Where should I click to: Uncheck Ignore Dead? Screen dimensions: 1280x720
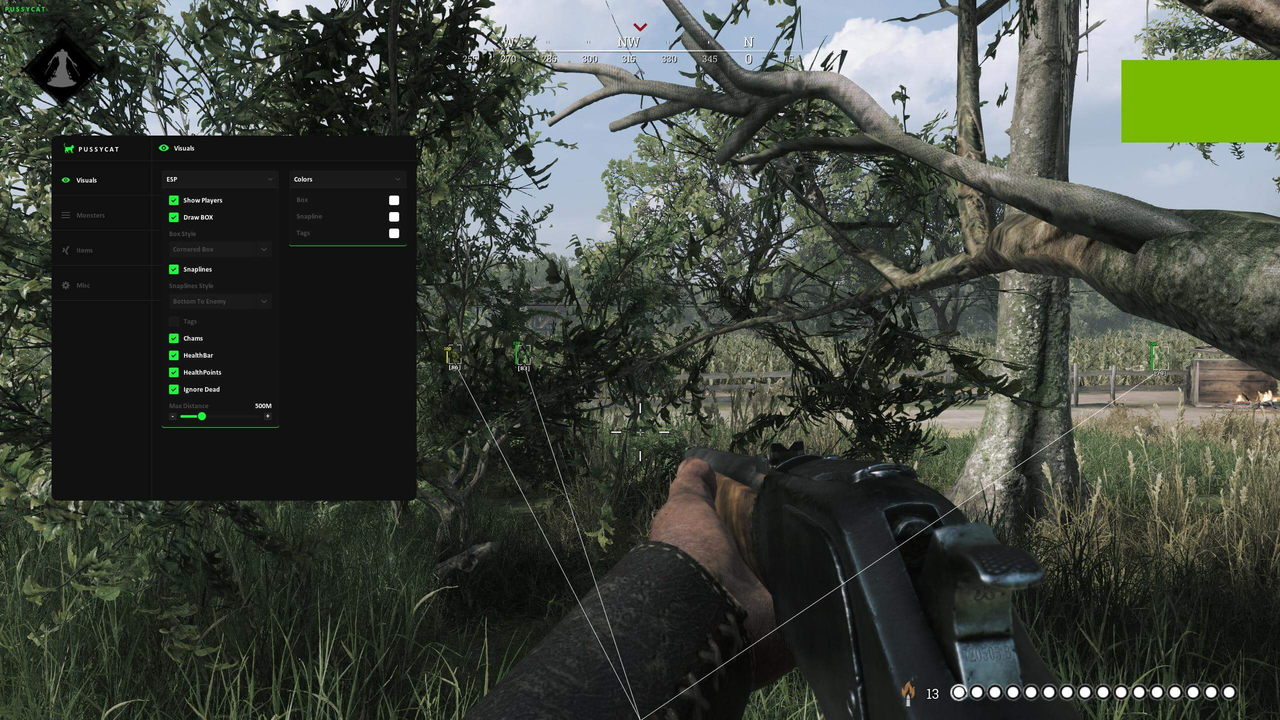(x=174, y=389)
